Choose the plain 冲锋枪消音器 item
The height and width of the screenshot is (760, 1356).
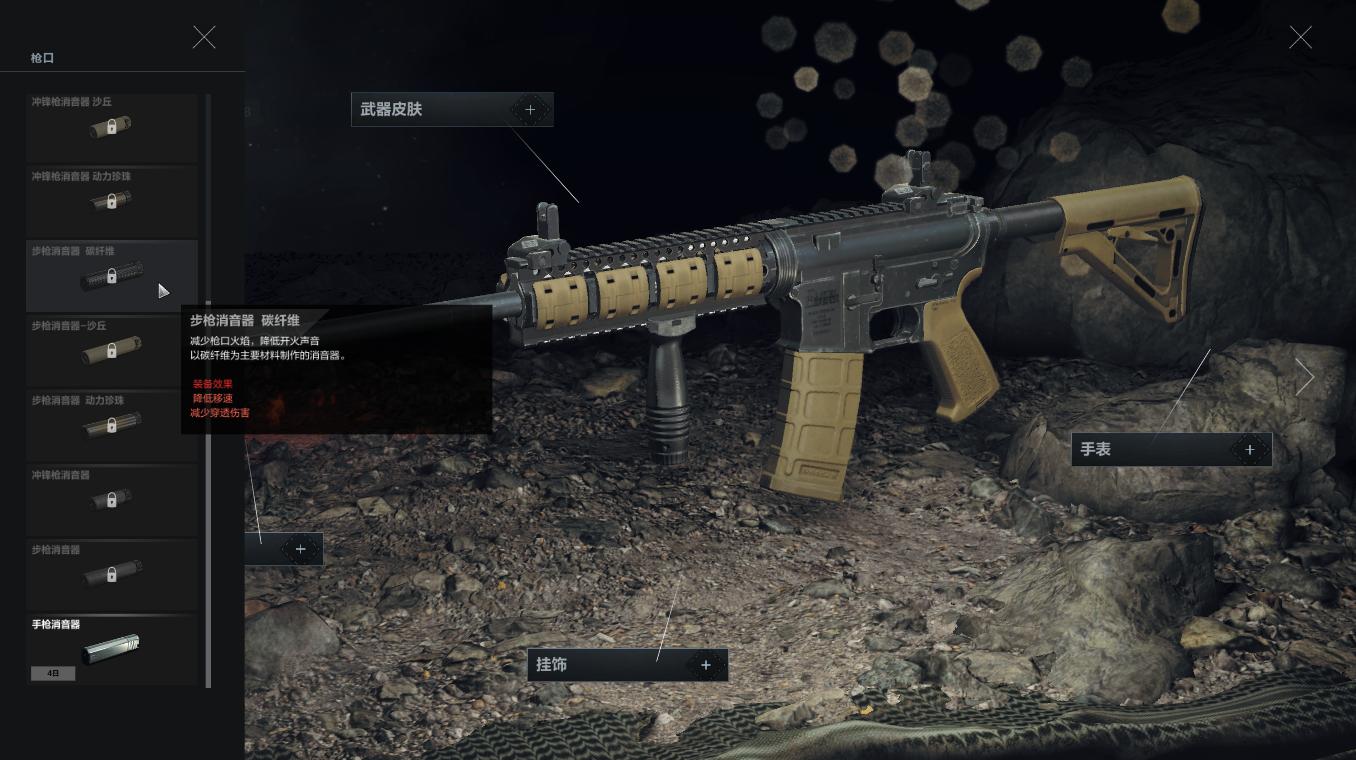(x=111, y=500)
